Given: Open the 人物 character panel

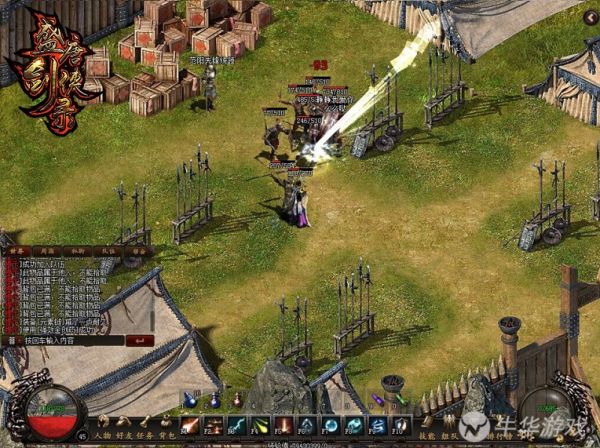Looking at the screenshot, I should (104, 437).
